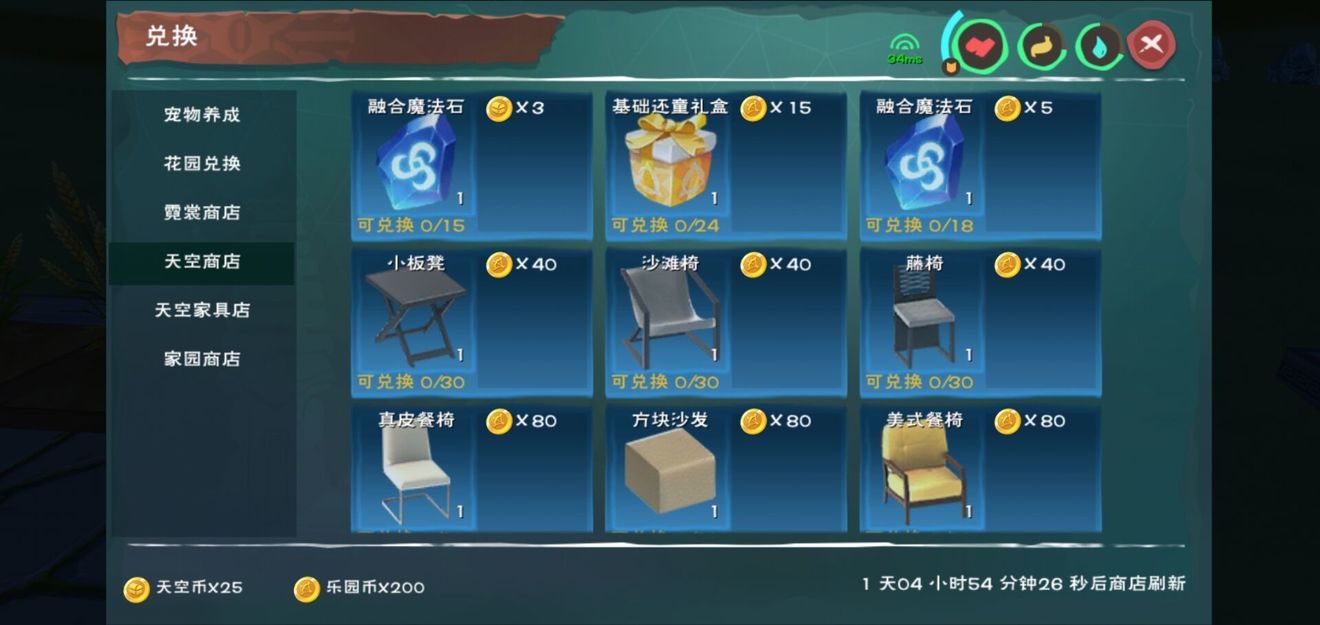
Task: Show the 家园商店 category
Action: point(202,358)
